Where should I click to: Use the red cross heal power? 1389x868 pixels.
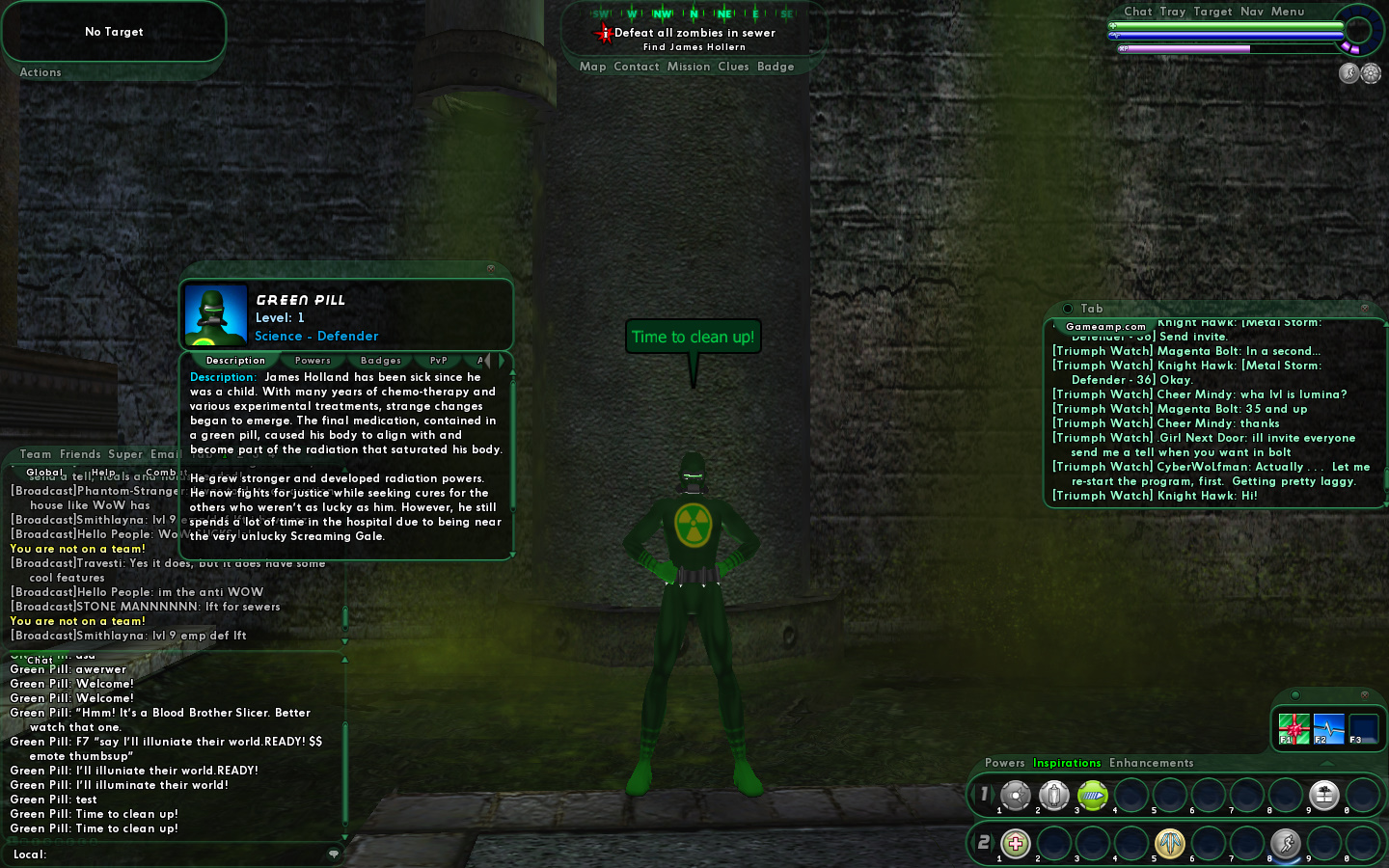(1015, 844)
